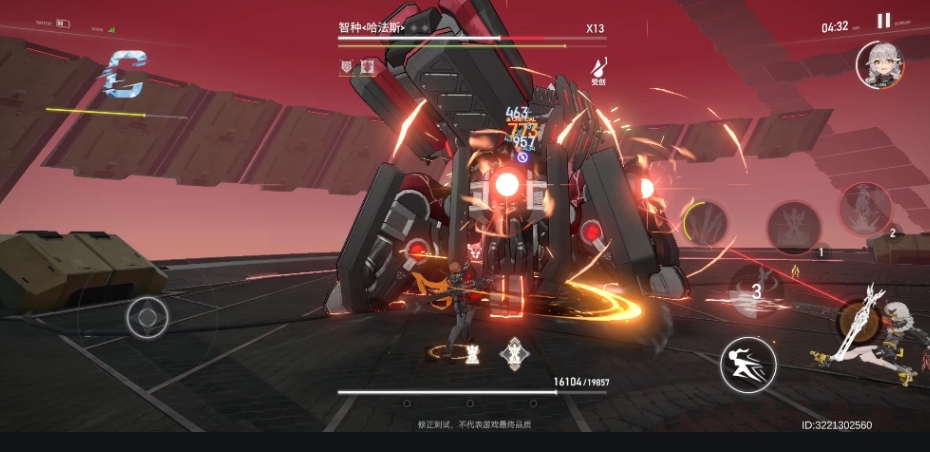This screenshot has width=930, height=452.
Task: Pause the battle
Action: coord(883,21)
